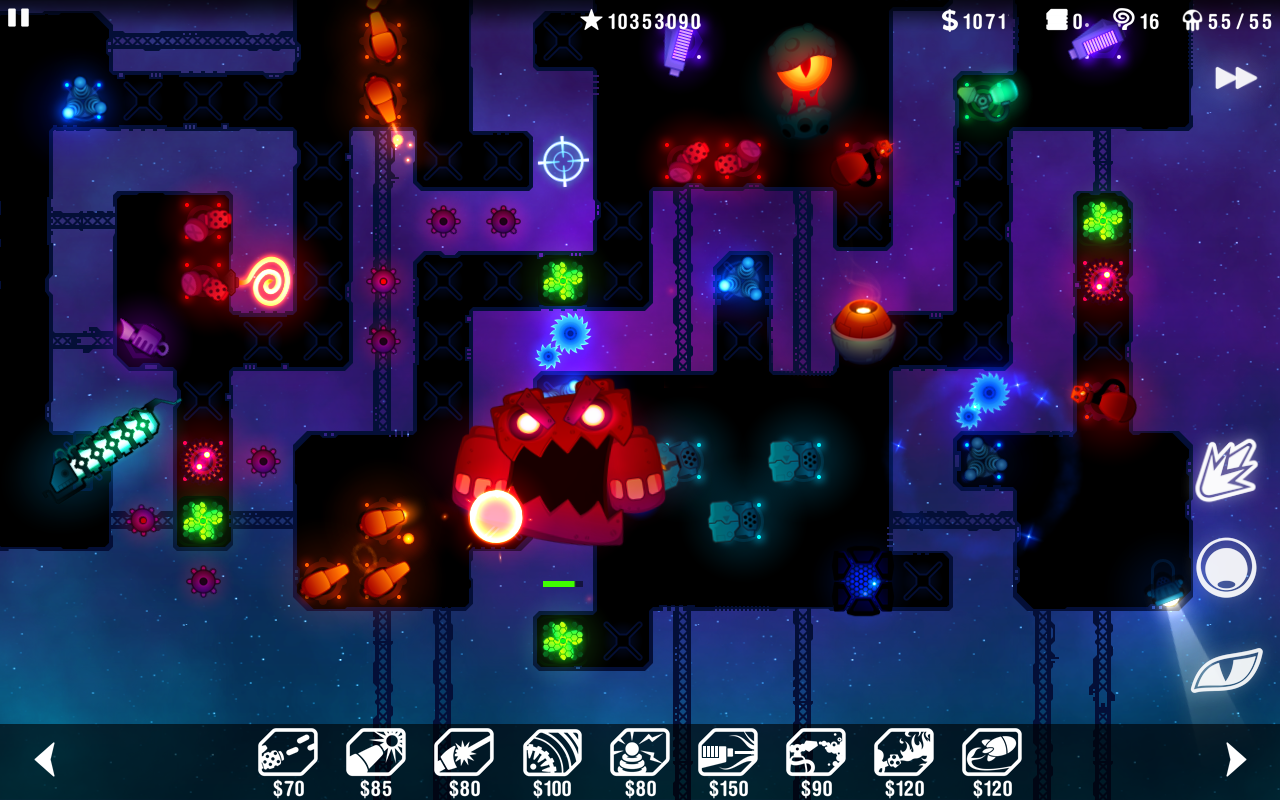Image resolution: width=1280 pixels, height=800 pixels.
Task: Click the $1071 money counter
Action: tap(976, 21)
